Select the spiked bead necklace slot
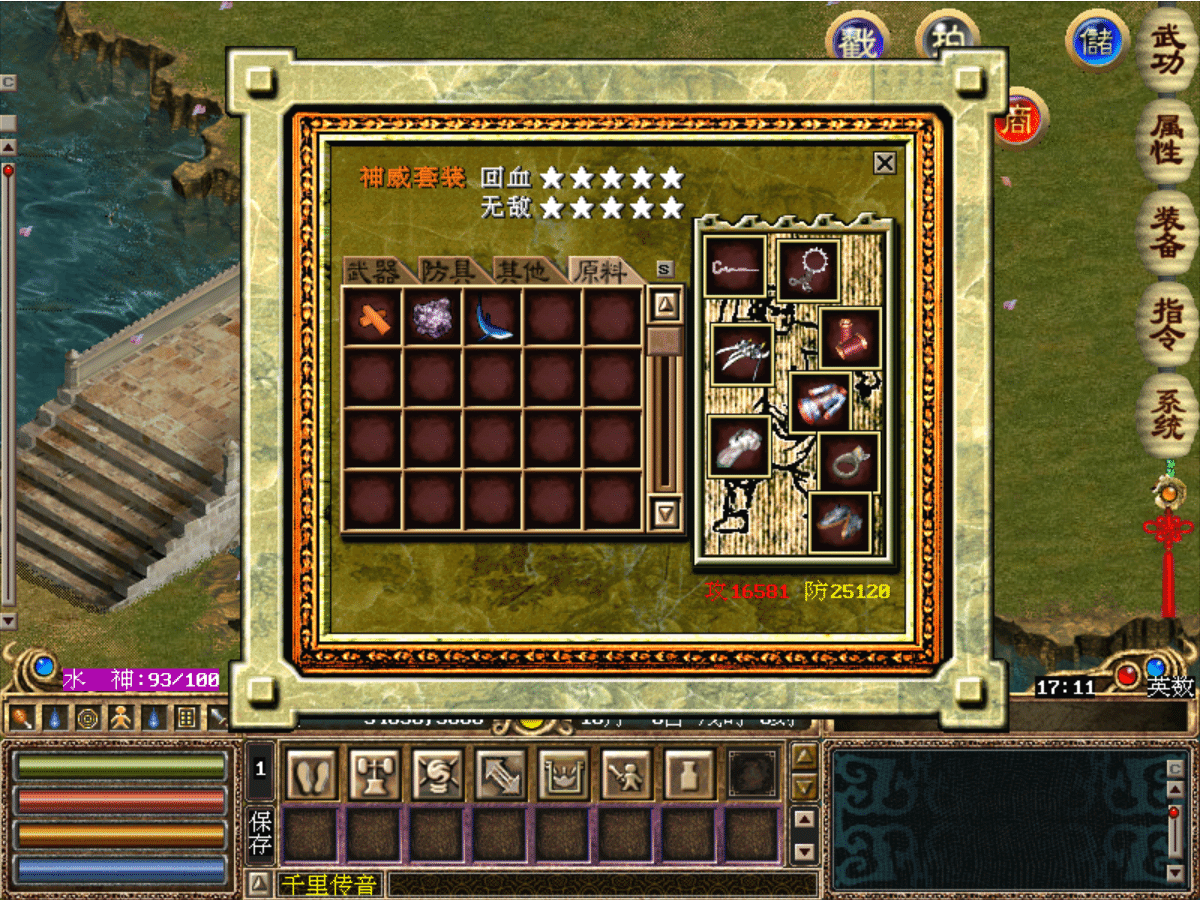Viewport: 1200px width, 900px height. pyautogui.click(x=808, y=269)
